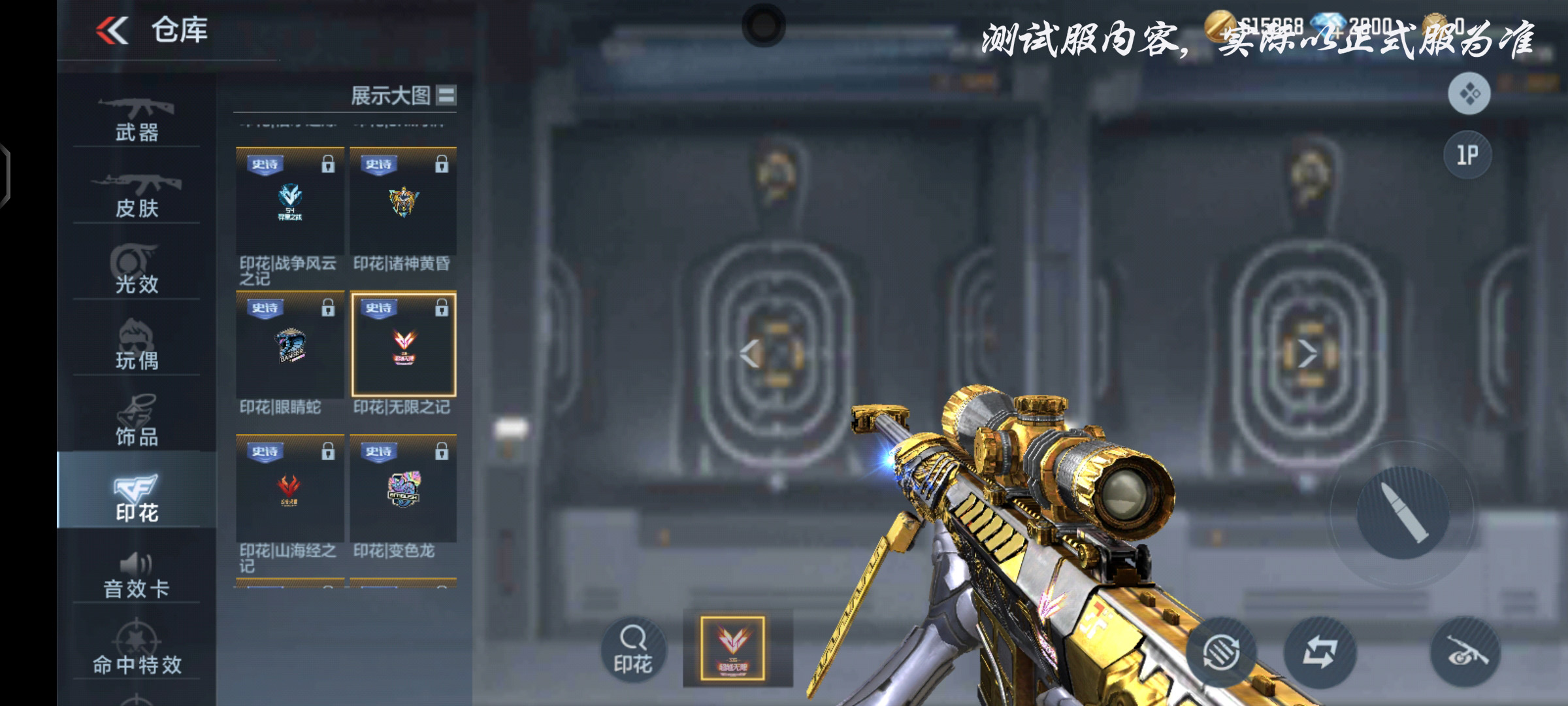
Task: Show the previous weapon with left arrow
Action: coord(750,354)
